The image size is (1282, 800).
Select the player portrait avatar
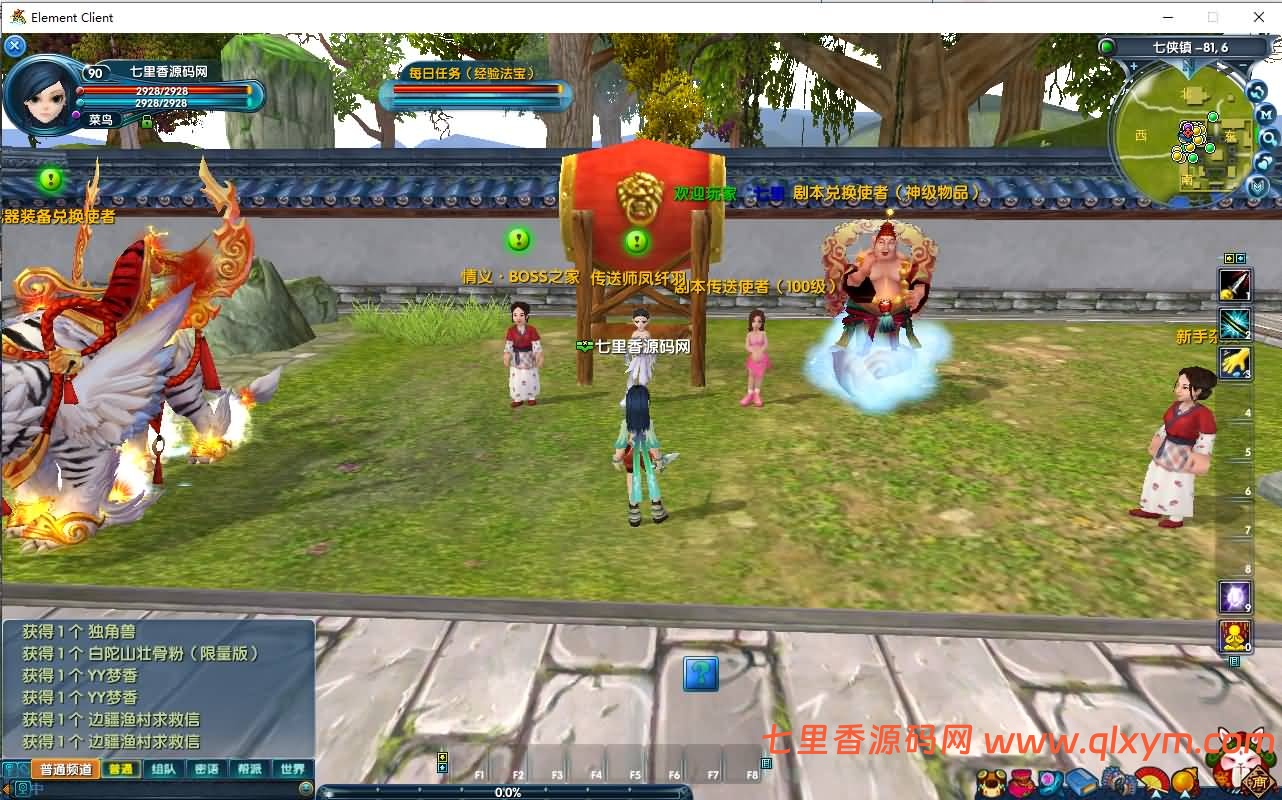(40, 92)
